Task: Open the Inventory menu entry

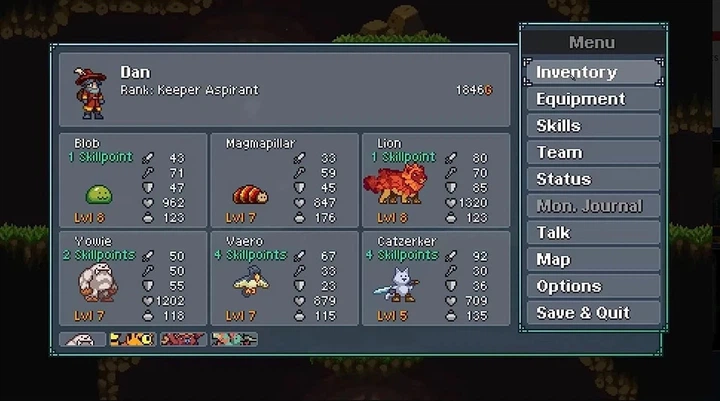Action: [x=592, y=72]
